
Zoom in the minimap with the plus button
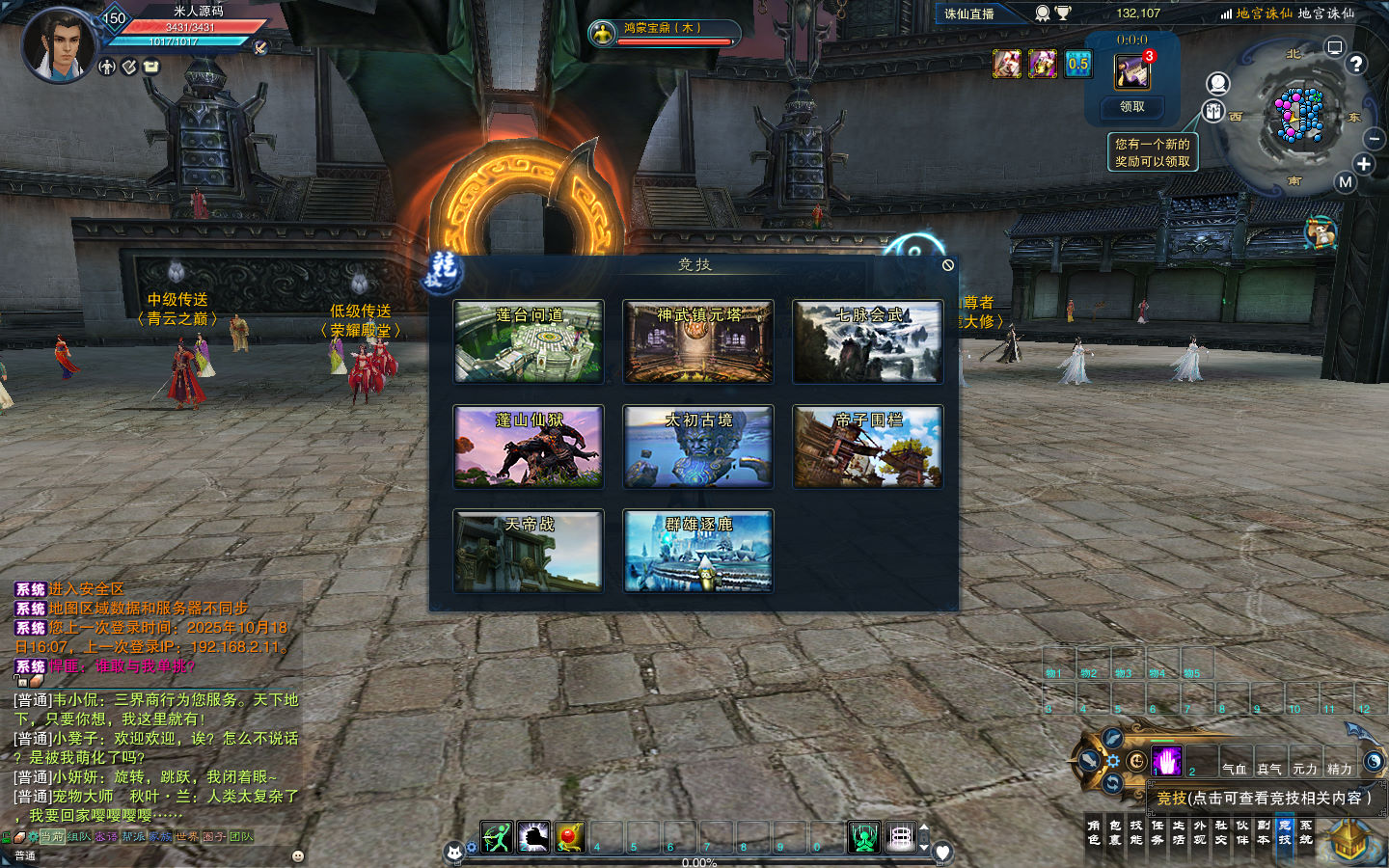pos(1363,164)
